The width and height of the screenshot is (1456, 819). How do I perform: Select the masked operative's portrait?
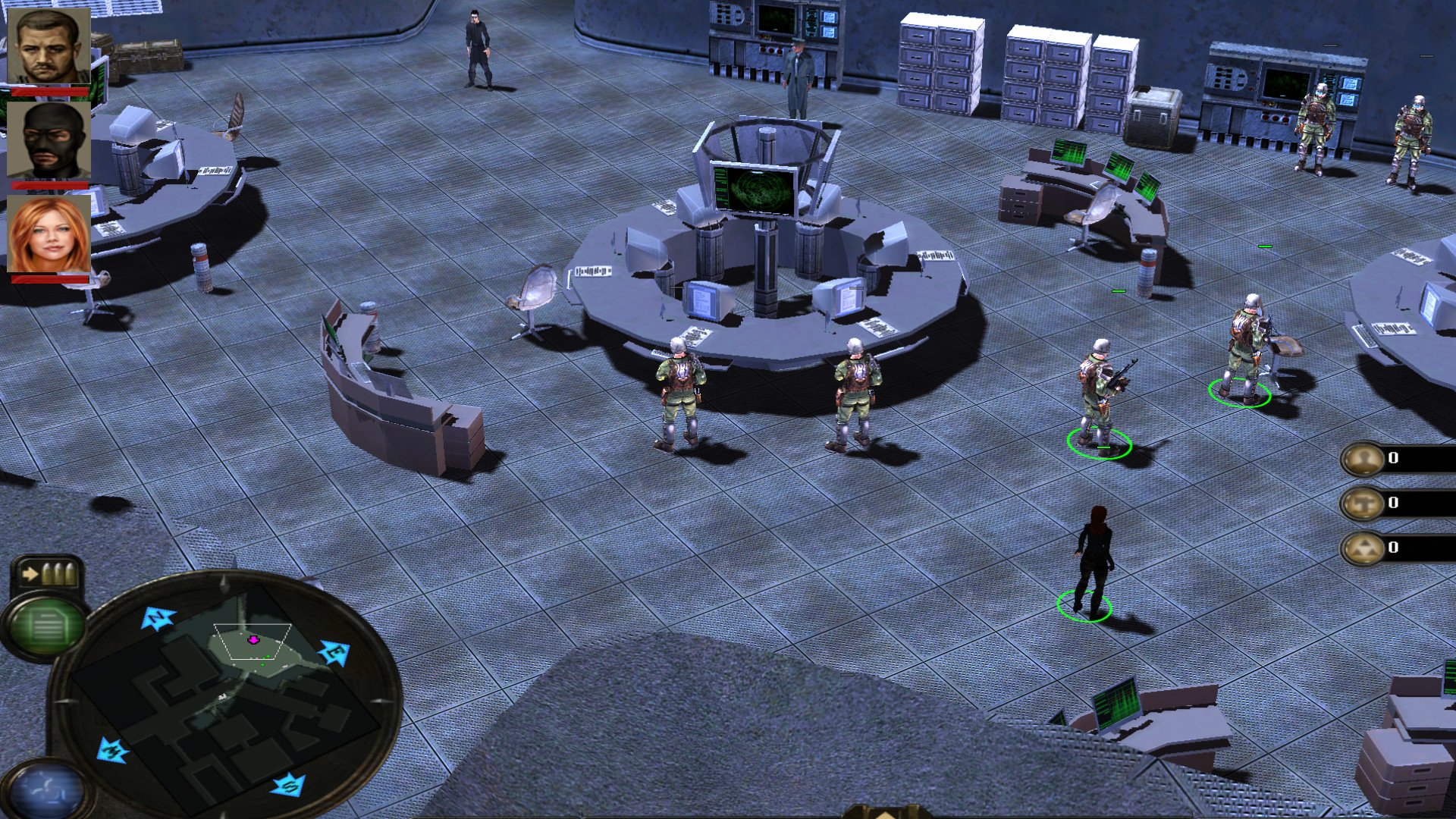click(47, 140)
